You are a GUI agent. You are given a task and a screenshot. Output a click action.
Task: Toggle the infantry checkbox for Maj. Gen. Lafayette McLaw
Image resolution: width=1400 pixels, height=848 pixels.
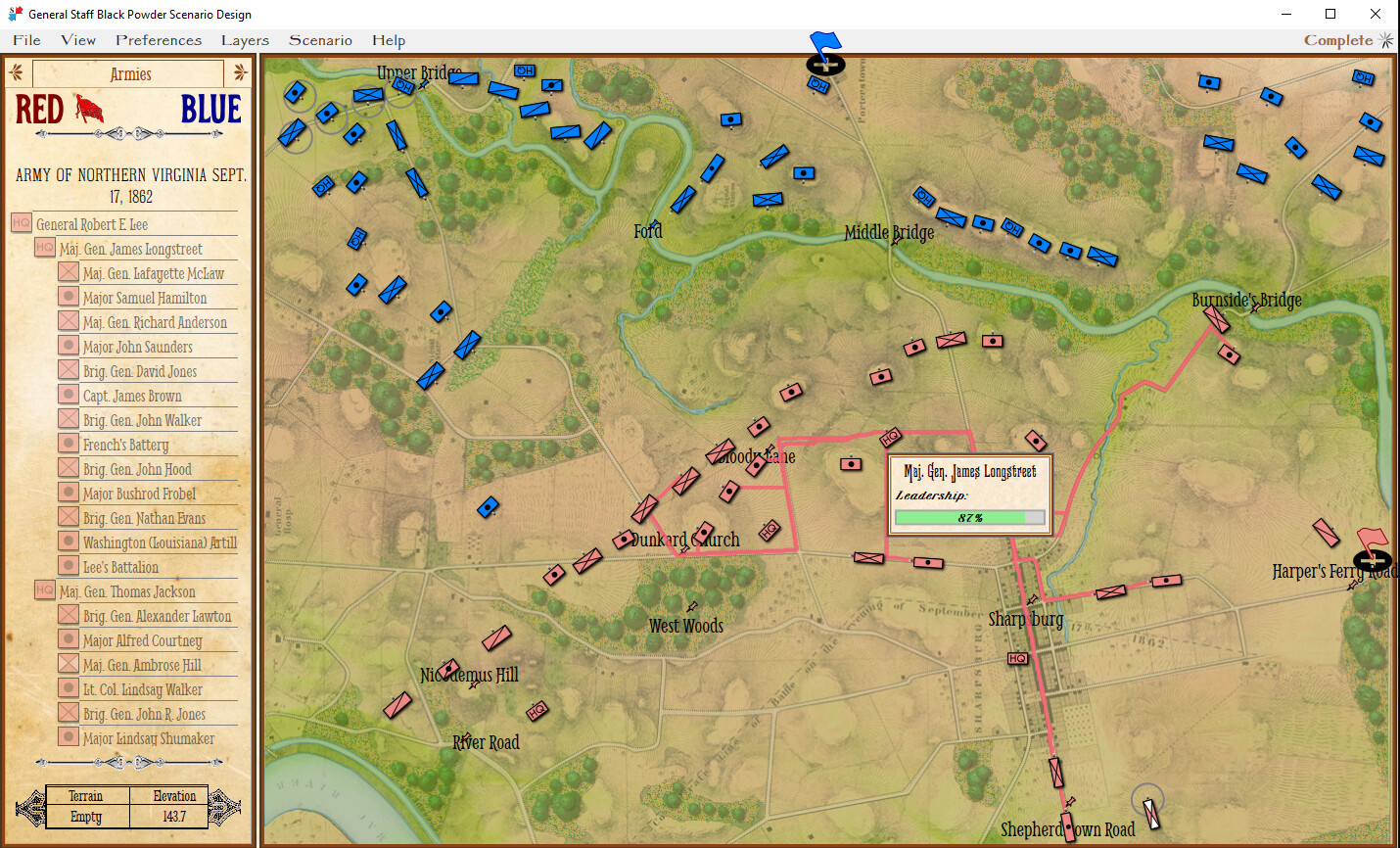coord(67,273)
